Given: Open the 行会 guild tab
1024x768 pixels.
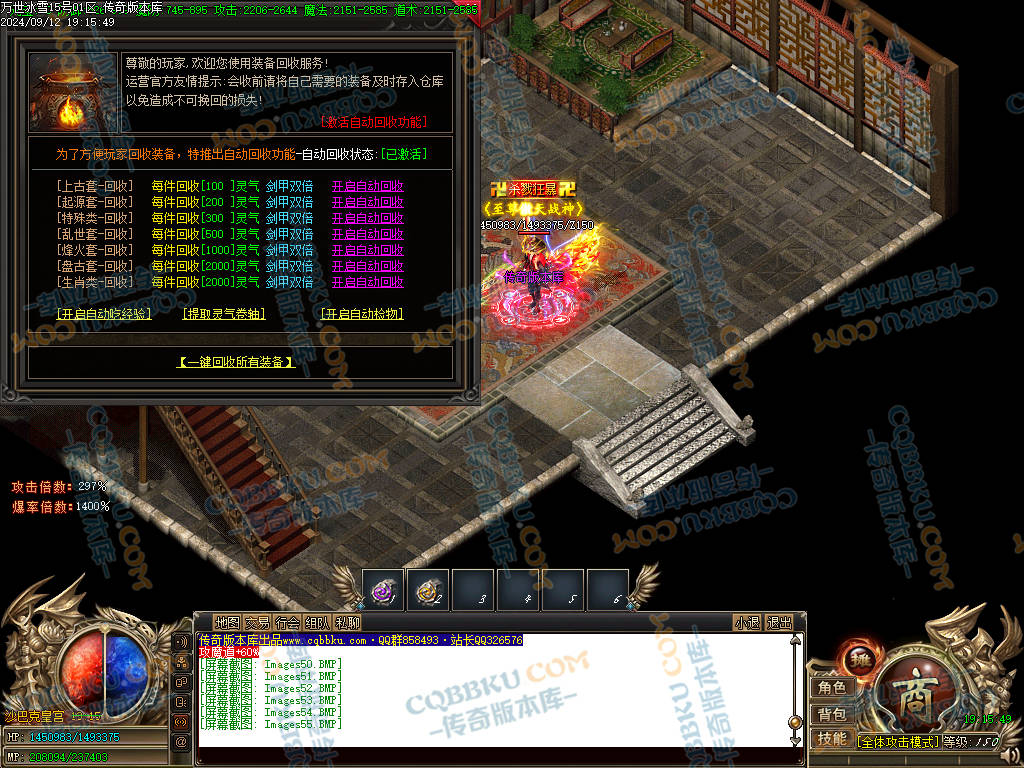Looking at the screenshot, I should (287, 622).
